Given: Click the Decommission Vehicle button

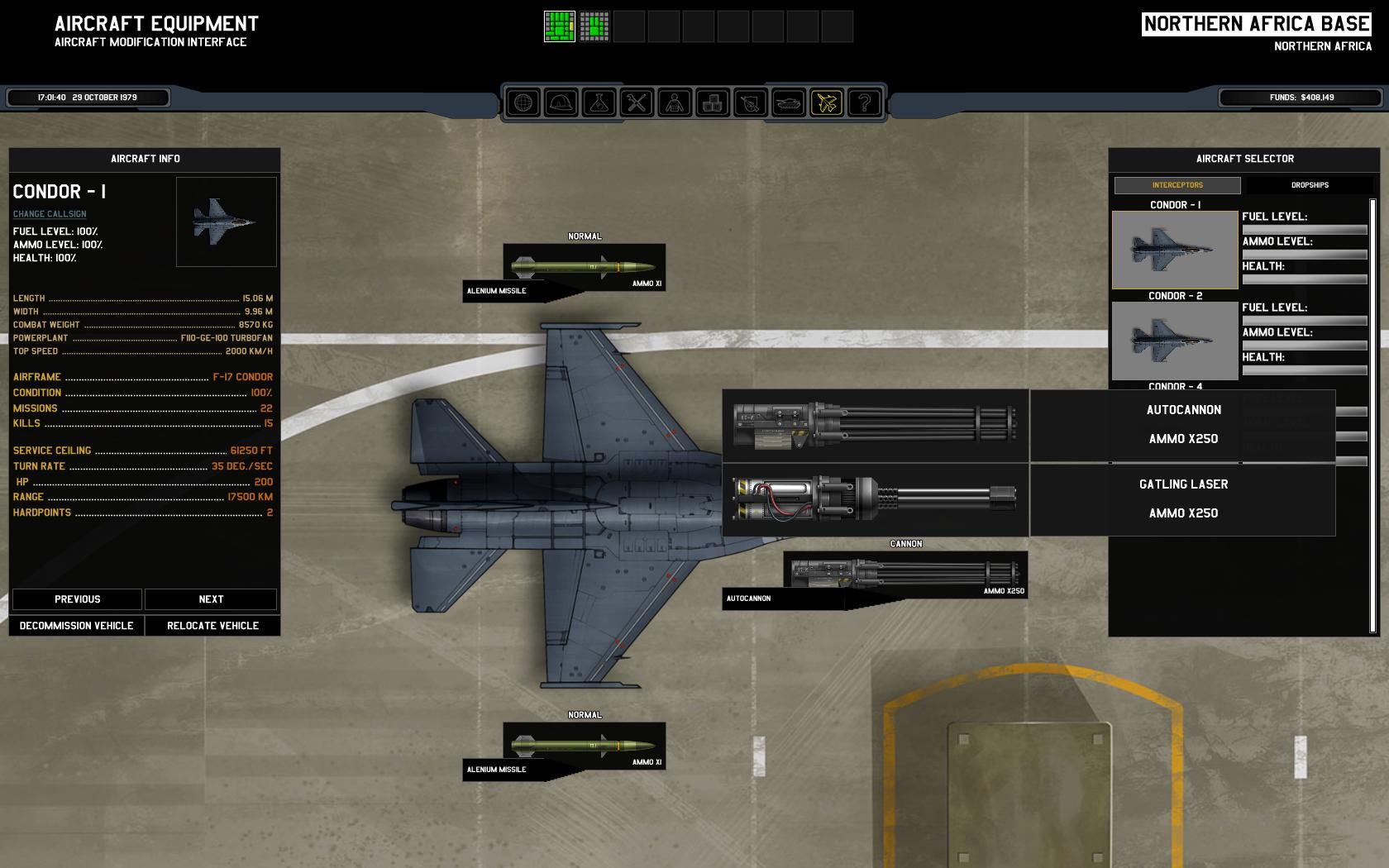Looking at the screenshot, I should (76, 626).
